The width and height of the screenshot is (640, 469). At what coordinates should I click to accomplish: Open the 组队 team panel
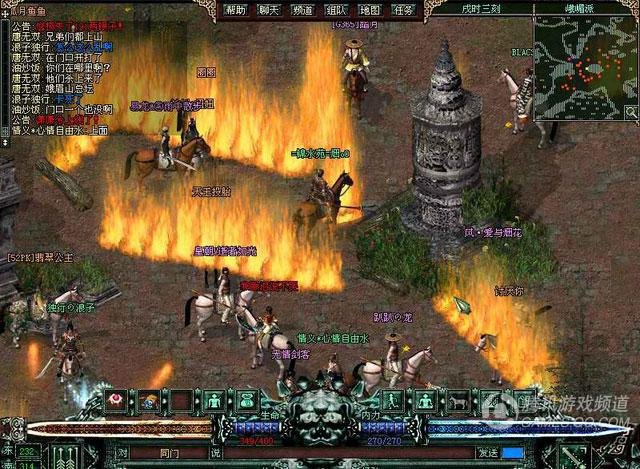[336, 9]
